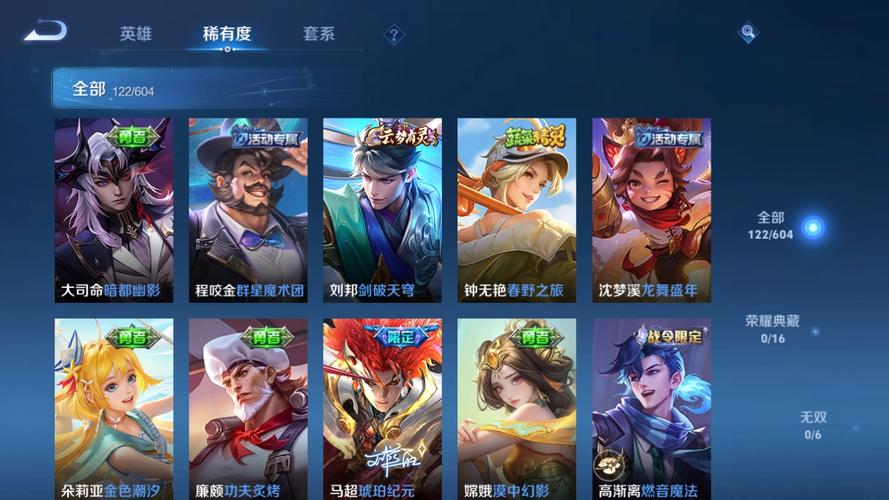Filter skins by 荣耀典藏 rarity

pyautogui.click(x=771, y=329)
